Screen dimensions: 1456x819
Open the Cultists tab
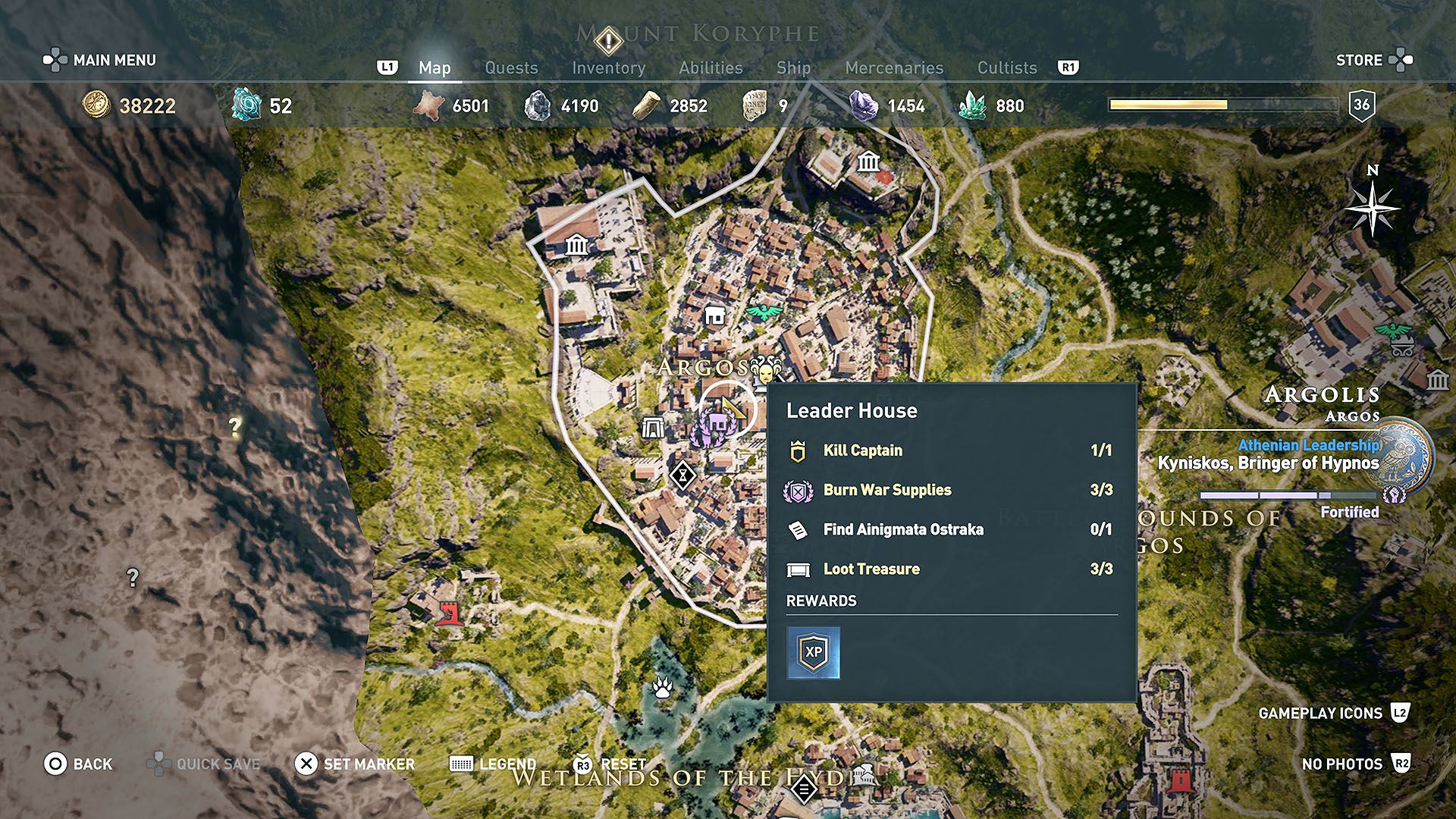click(x=1007, y=67)
